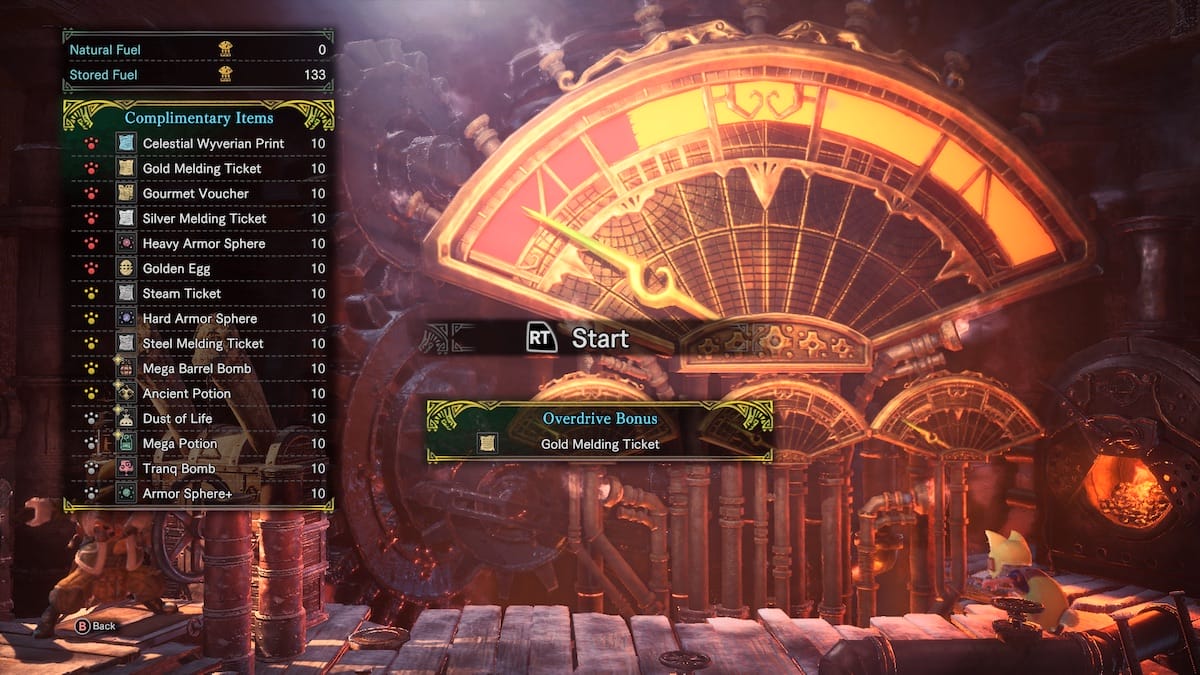Screen dimensions: 1200x675
Task: Click the Overdrive Bonus panel
Action: click(x=599, y=431)
